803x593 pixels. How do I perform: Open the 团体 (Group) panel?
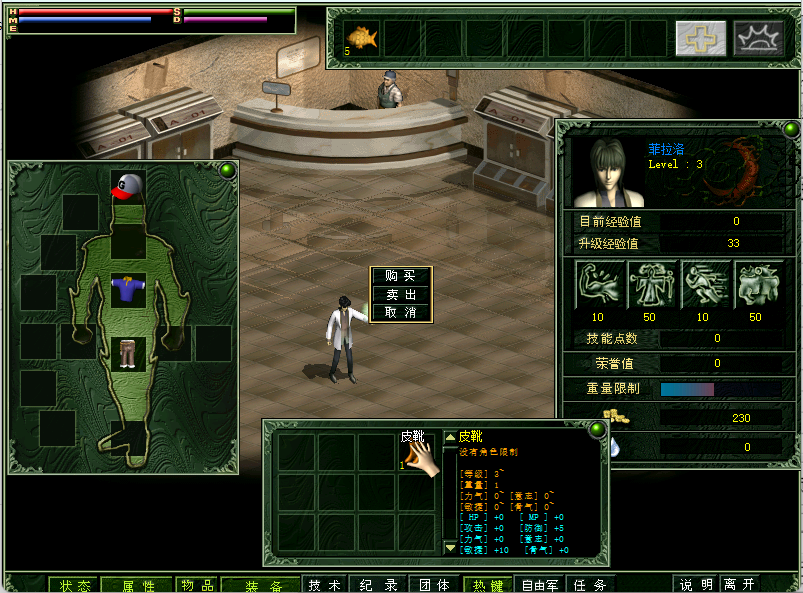[435, 585]
